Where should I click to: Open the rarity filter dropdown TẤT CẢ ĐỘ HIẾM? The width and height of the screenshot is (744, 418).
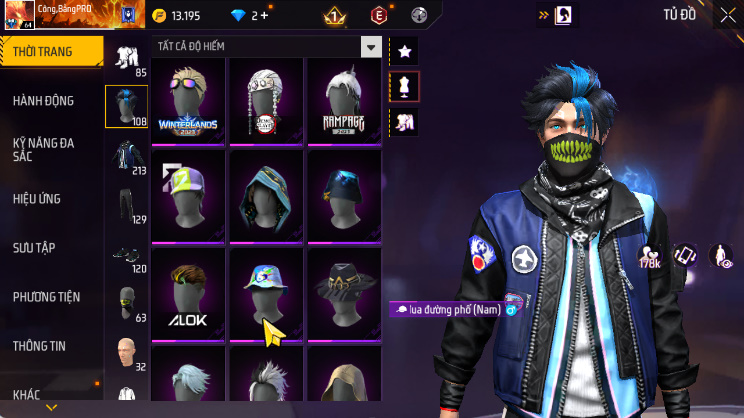371,47
